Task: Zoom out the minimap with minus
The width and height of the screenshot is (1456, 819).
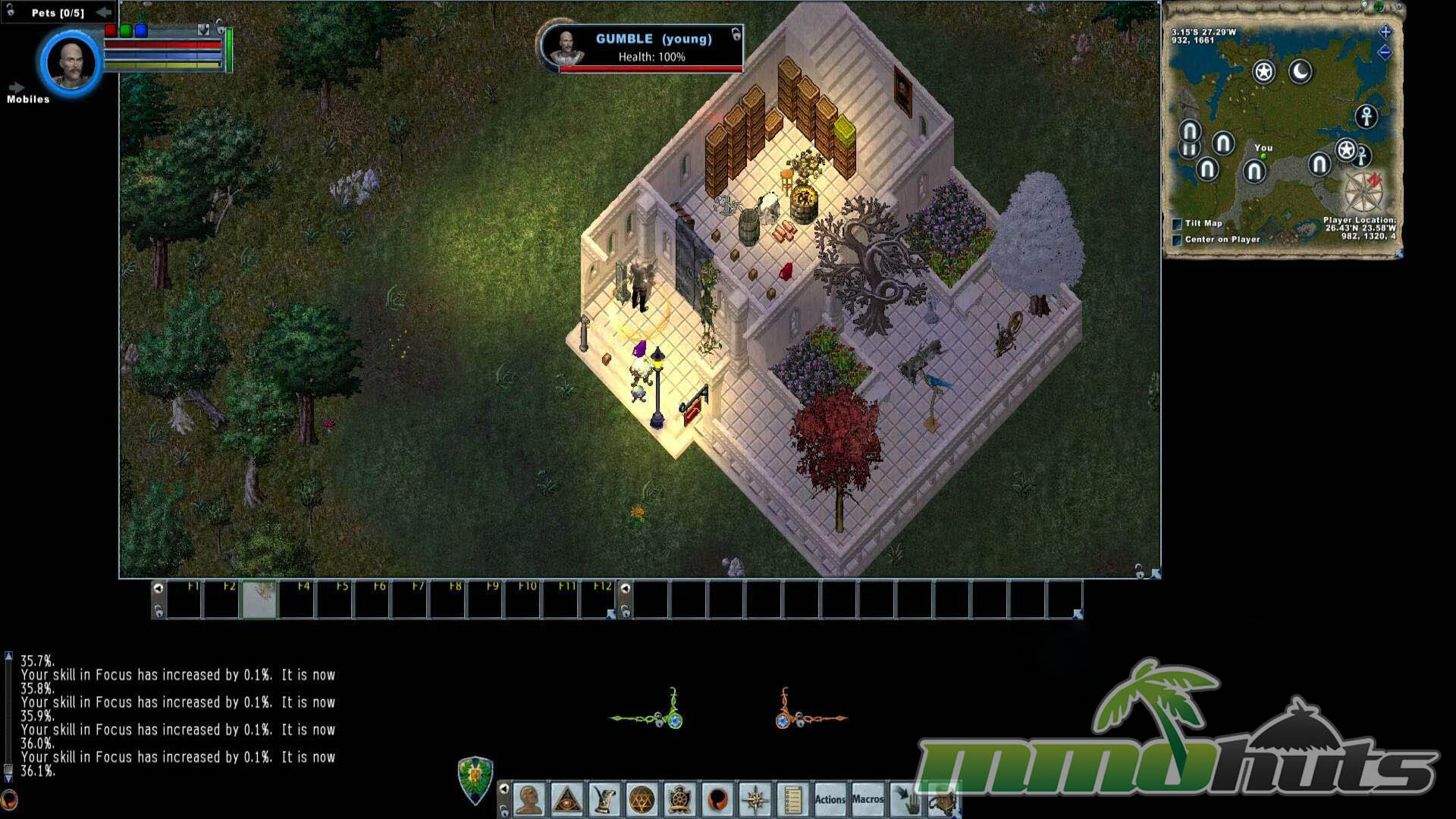Action: click(1385, 52)
